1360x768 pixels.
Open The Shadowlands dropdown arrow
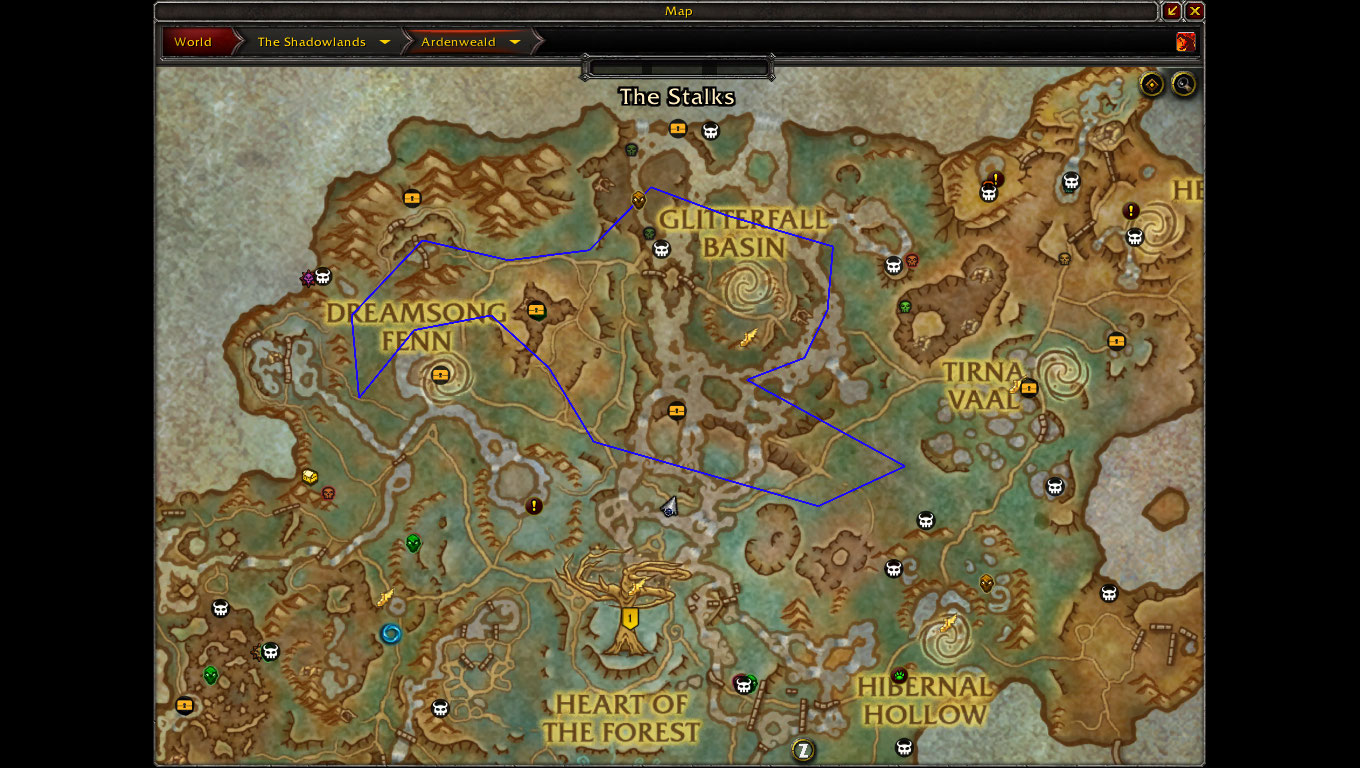[385, 42]
